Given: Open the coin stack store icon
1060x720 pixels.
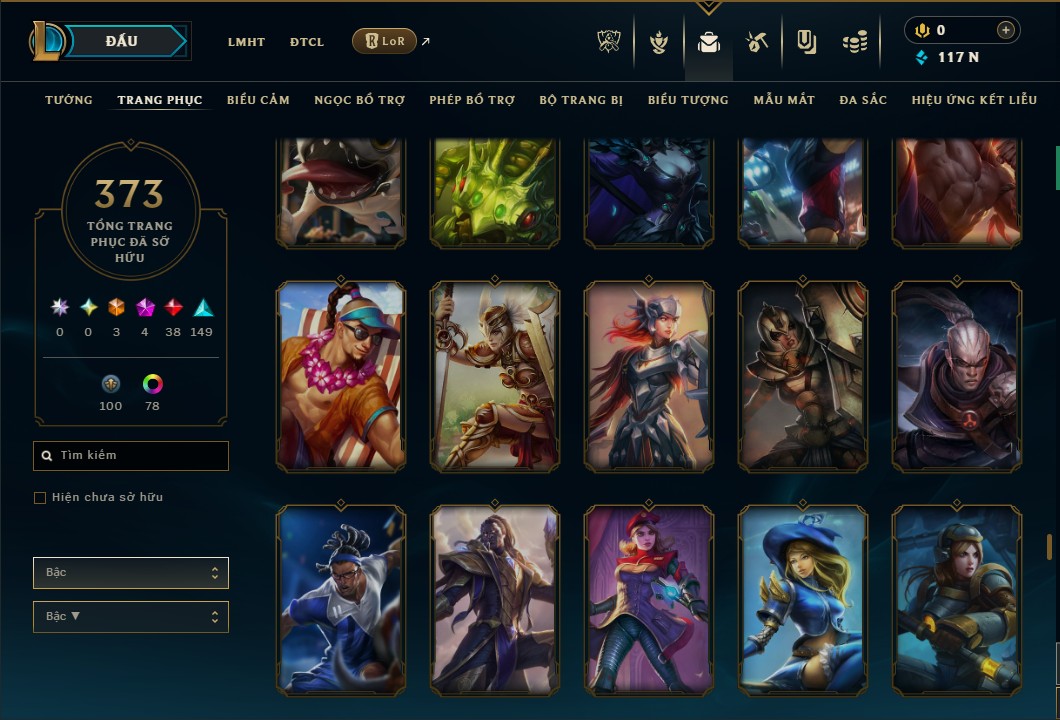Looking at the screenshot, I should (854, 42).
